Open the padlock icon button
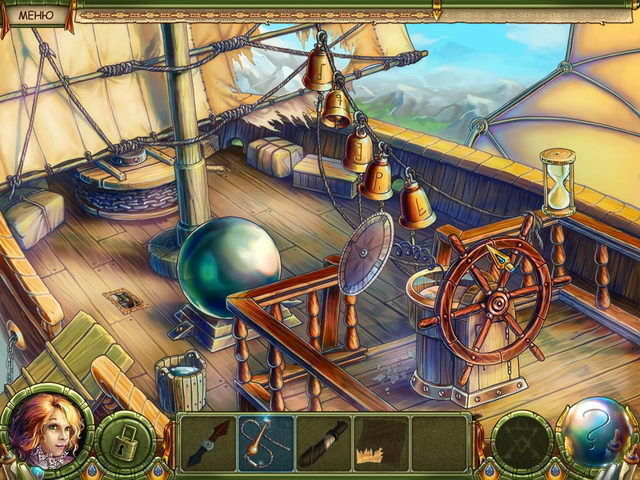 pos(126,439)
